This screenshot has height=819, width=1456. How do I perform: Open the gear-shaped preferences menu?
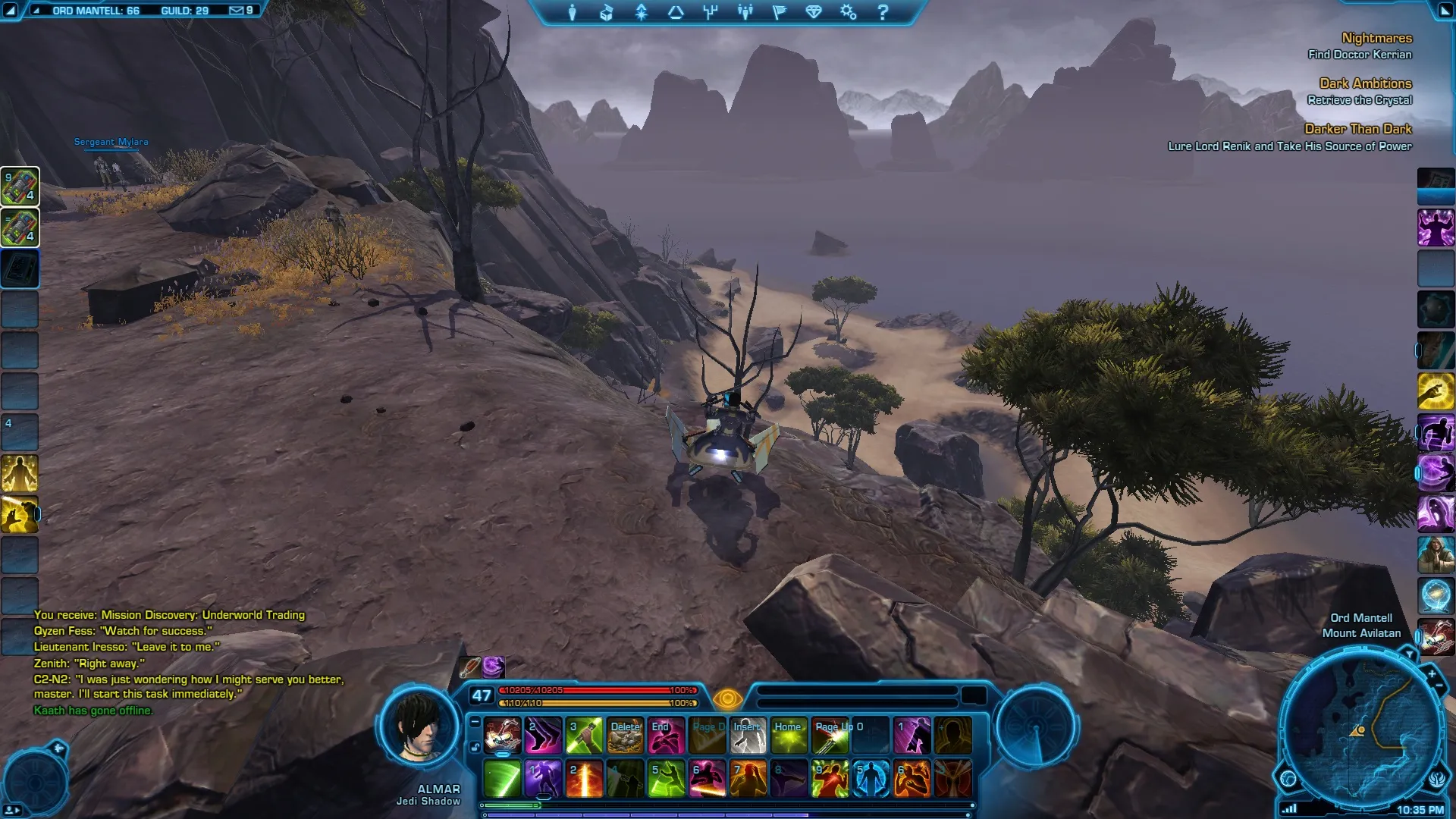click(x=848, y=12)
